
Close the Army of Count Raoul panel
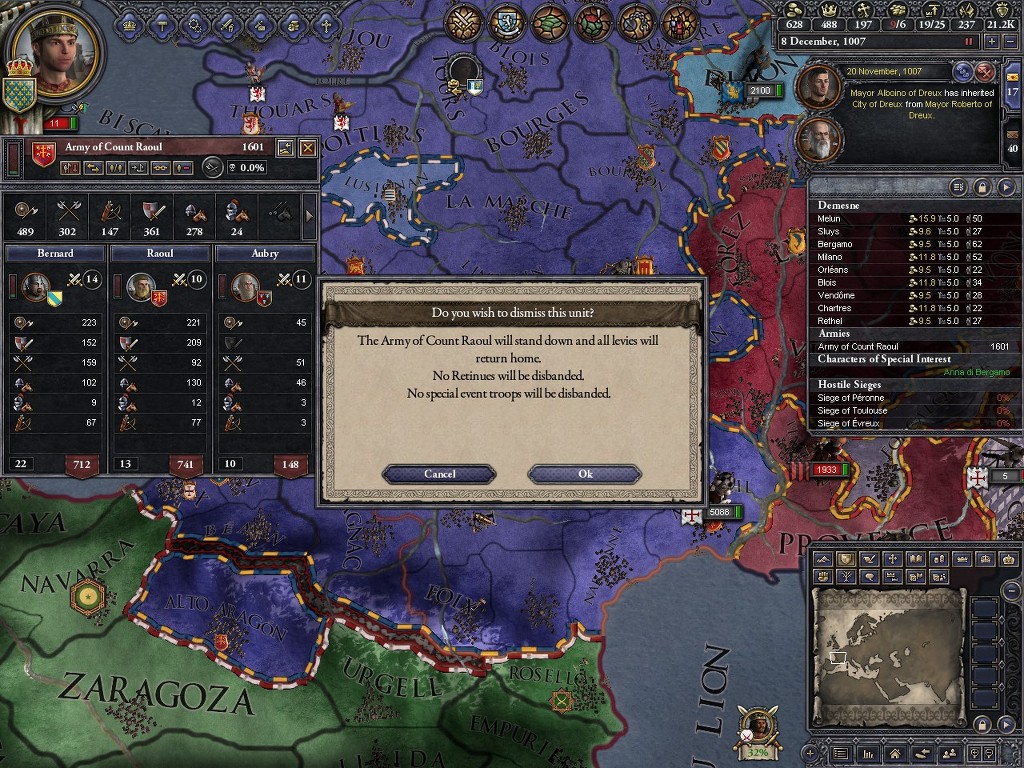pos(308,148)
